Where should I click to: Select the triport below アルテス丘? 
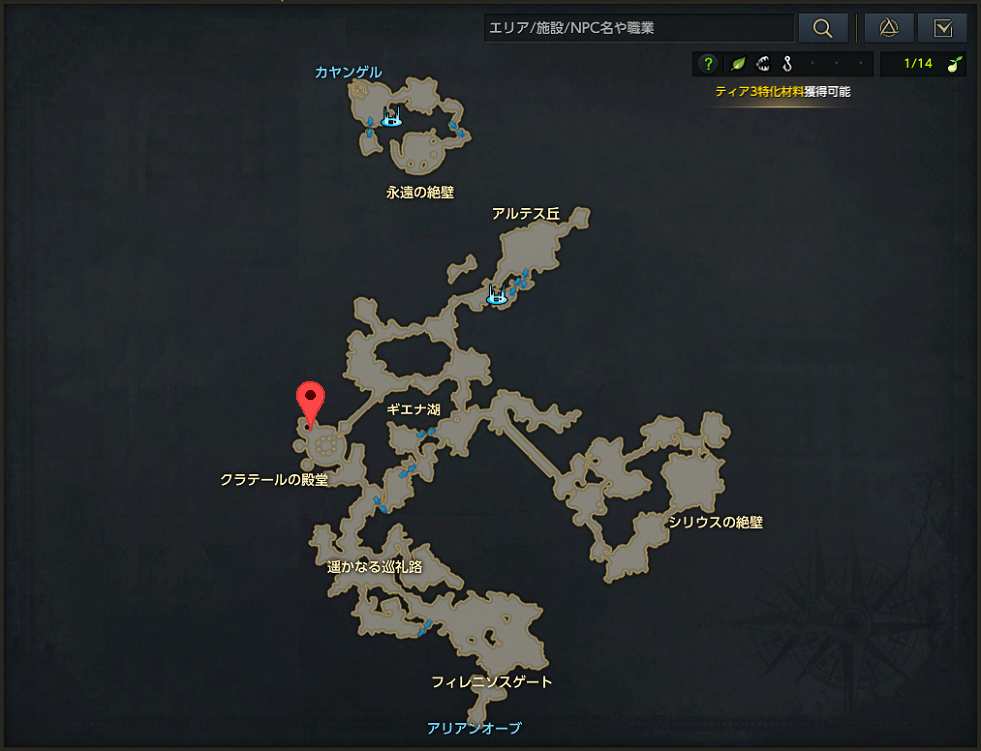496,296
